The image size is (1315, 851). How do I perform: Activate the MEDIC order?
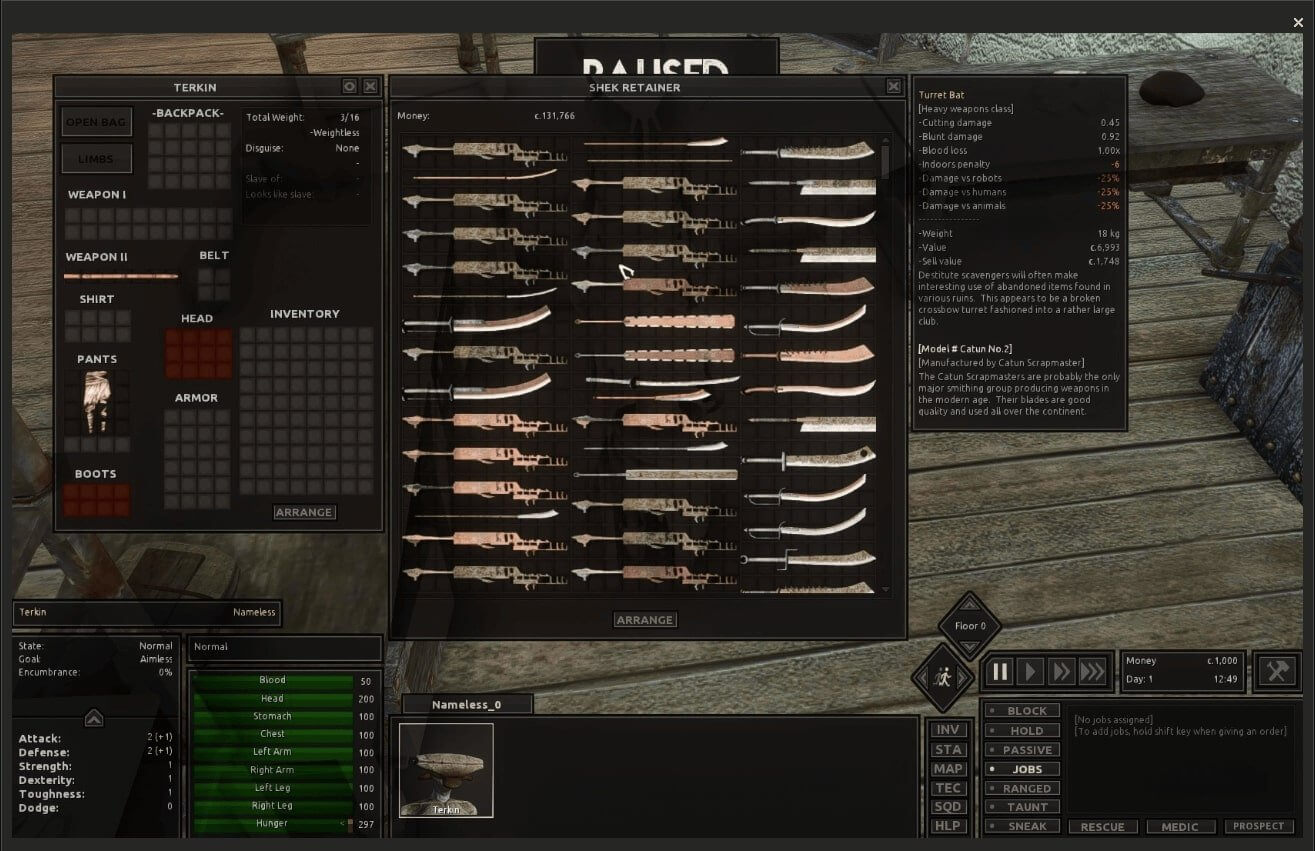(x=1180, y=827)
